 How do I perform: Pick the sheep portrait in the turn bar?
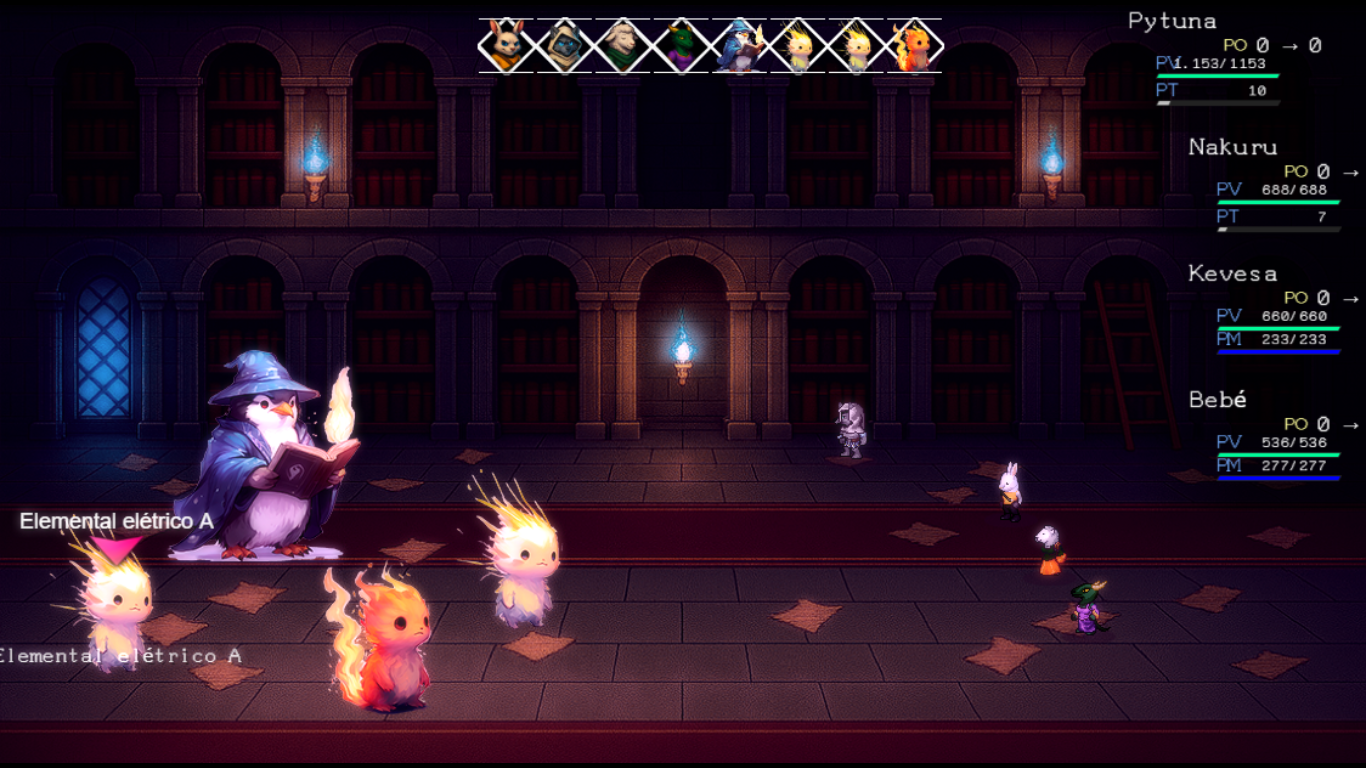tap(622, 46)
